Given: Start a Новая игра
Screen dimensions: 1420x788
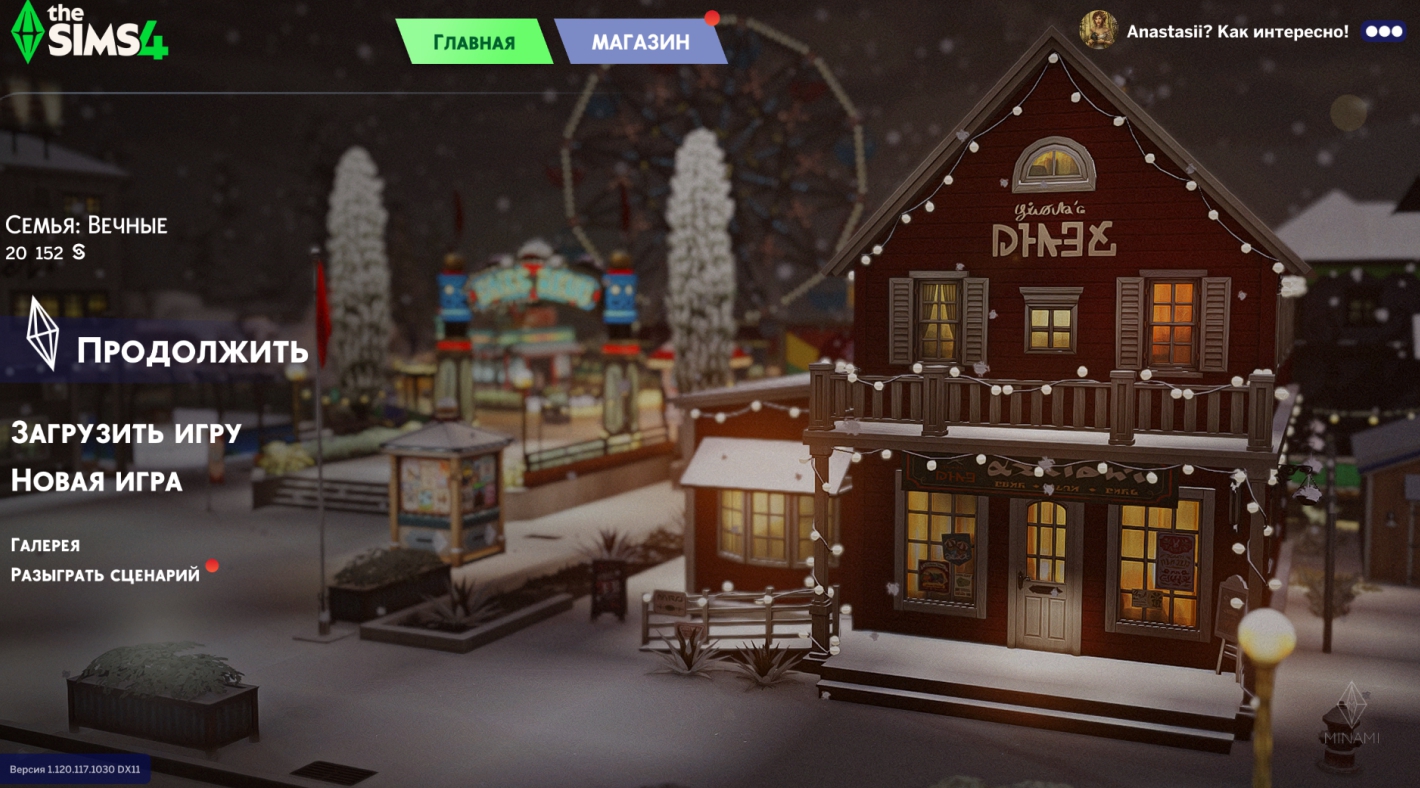Looking at the screenshot, I should pyautogui.click(x=96, y=481).
